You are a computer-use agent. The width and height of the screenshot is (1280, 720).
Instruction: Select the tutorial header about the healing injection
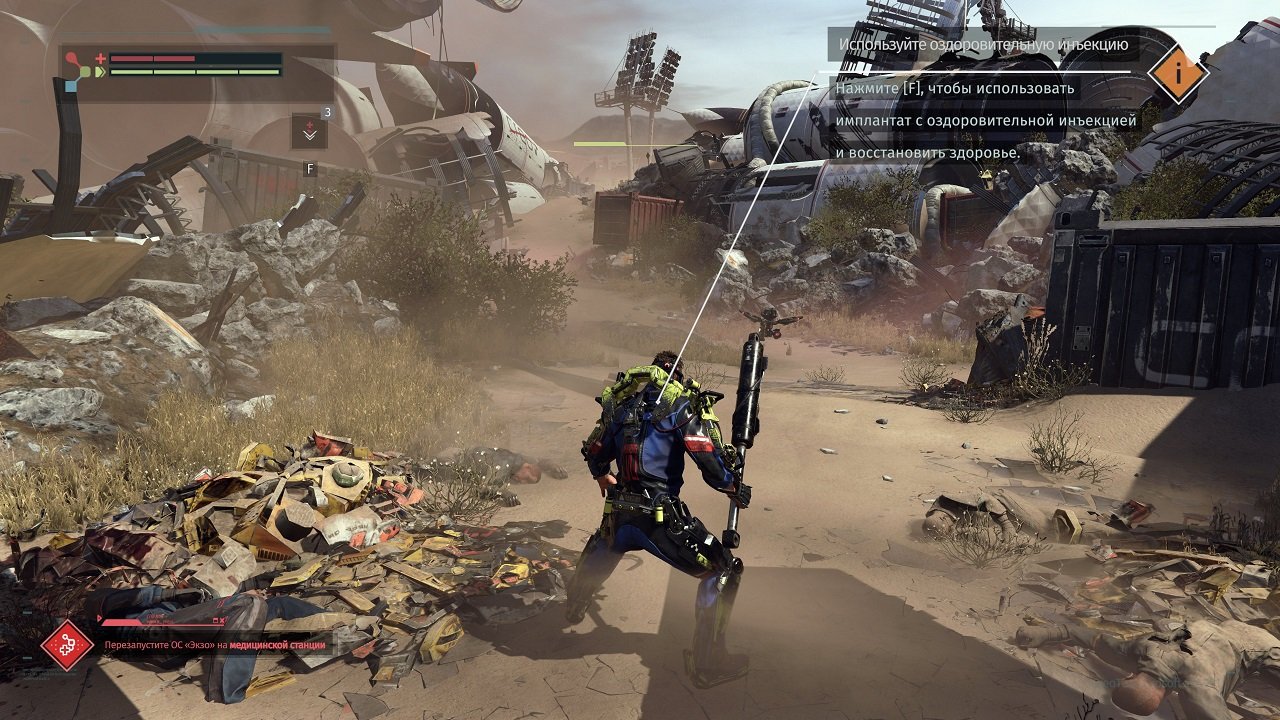pyautogui.click(x=985, y=43)
